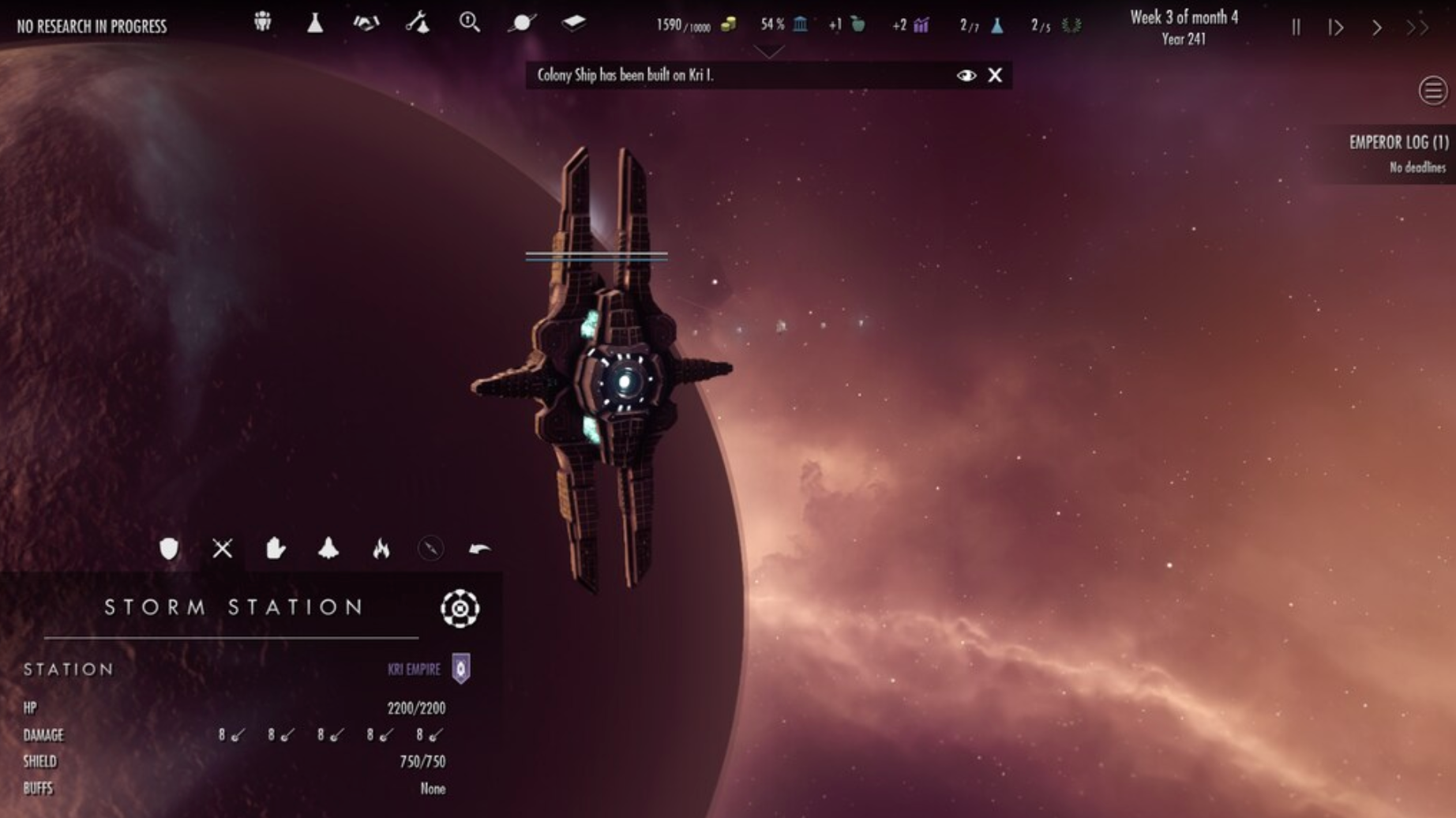The width and height of the screenshot is (1456, 818).
Task: Open the research screen via flask icon
Action: pos(316,24)
